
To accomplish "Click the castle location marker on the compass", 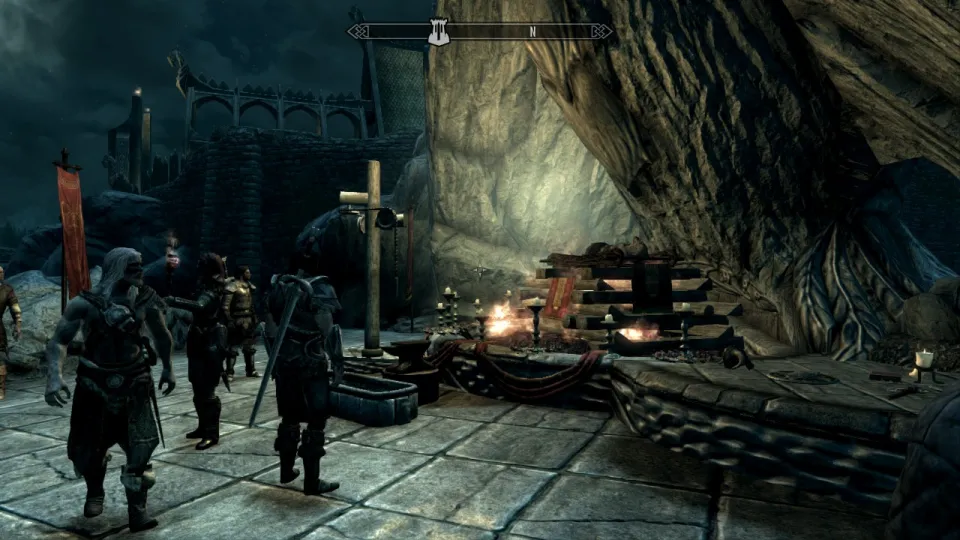I will (x=438, y=32).
